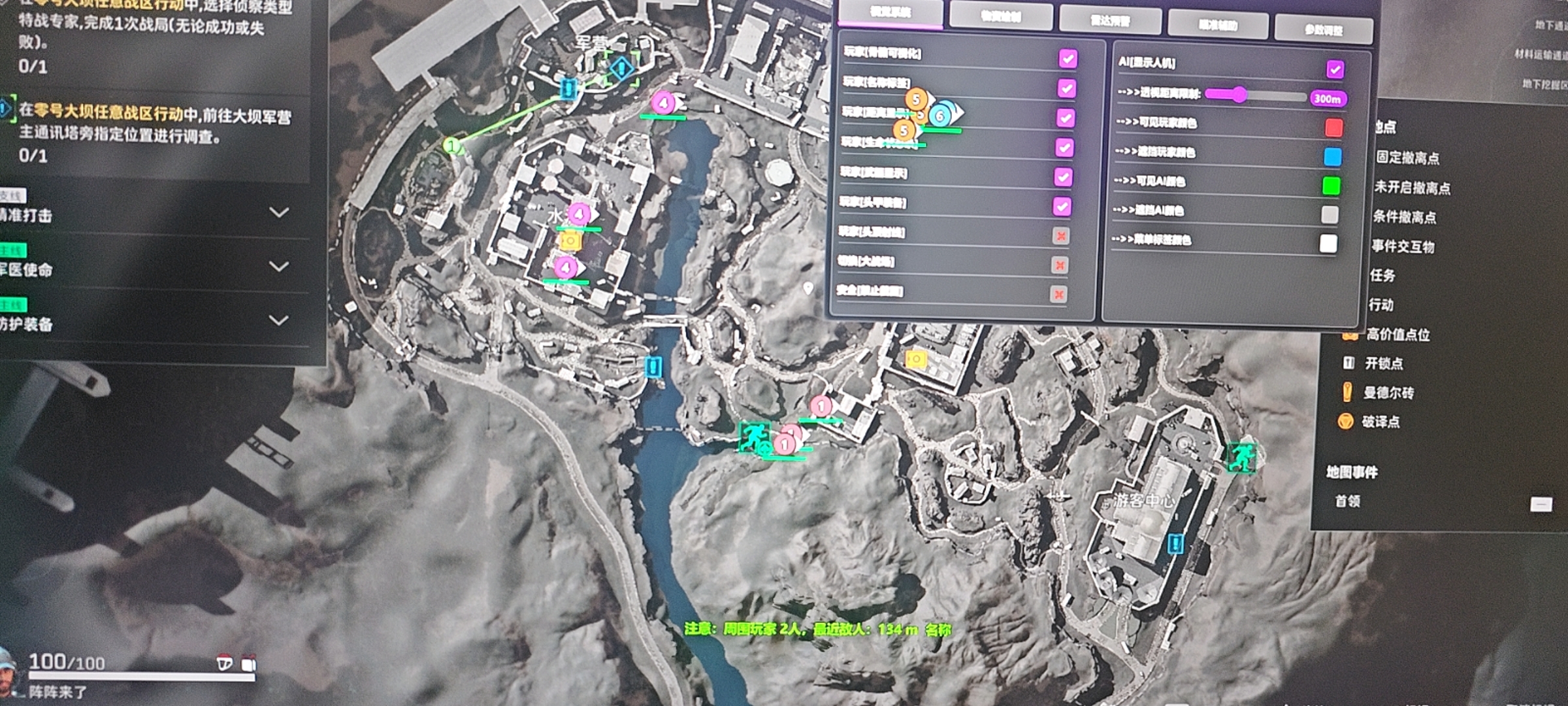Expand the 军医使命 quest entry
This screenshot has width=1568, height=706.
[279, 267]
